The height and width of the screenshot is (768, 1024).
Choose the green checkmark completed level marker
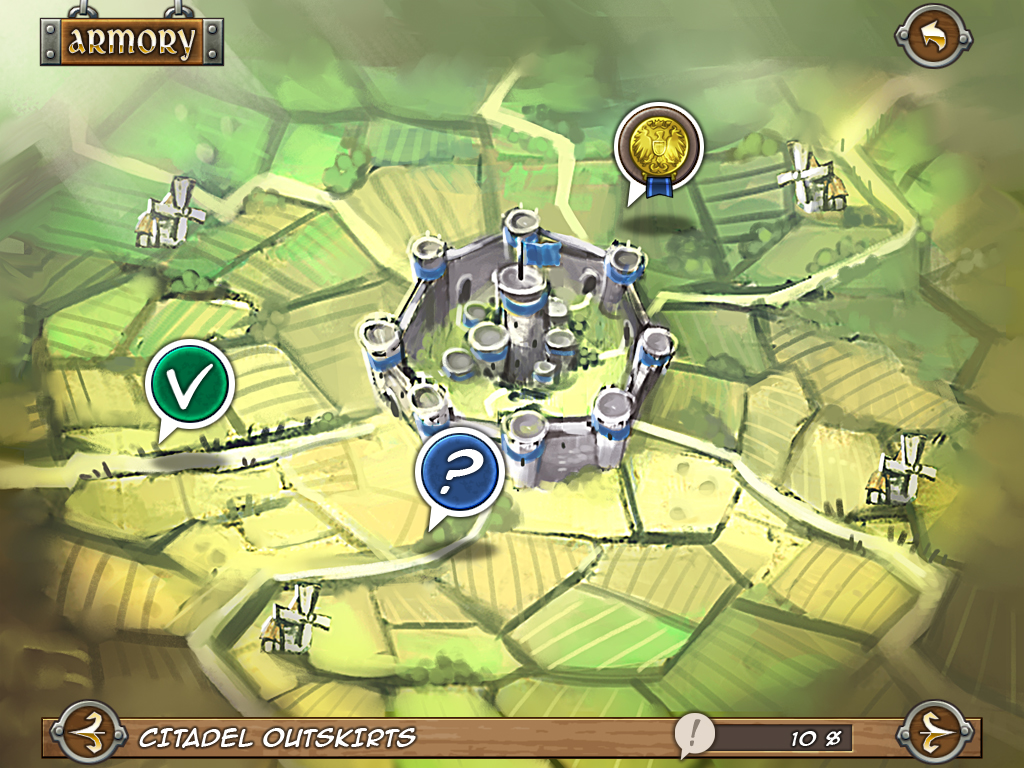189,384
